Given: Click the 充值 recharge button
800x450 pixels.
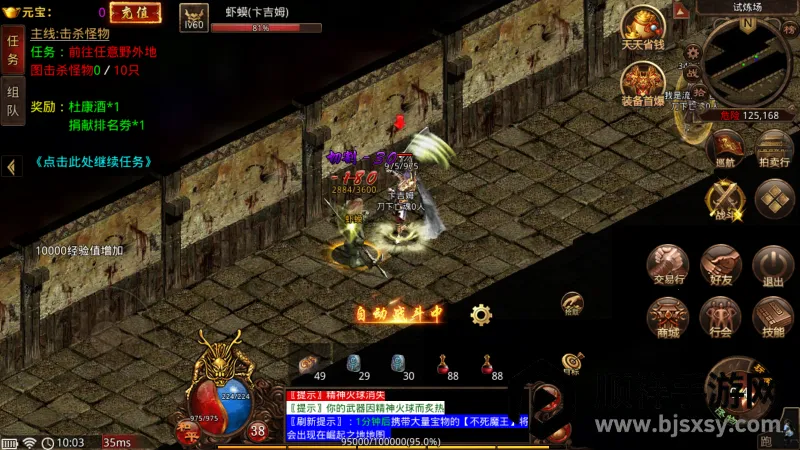Looking at the screenshot, I should [134, 13].
